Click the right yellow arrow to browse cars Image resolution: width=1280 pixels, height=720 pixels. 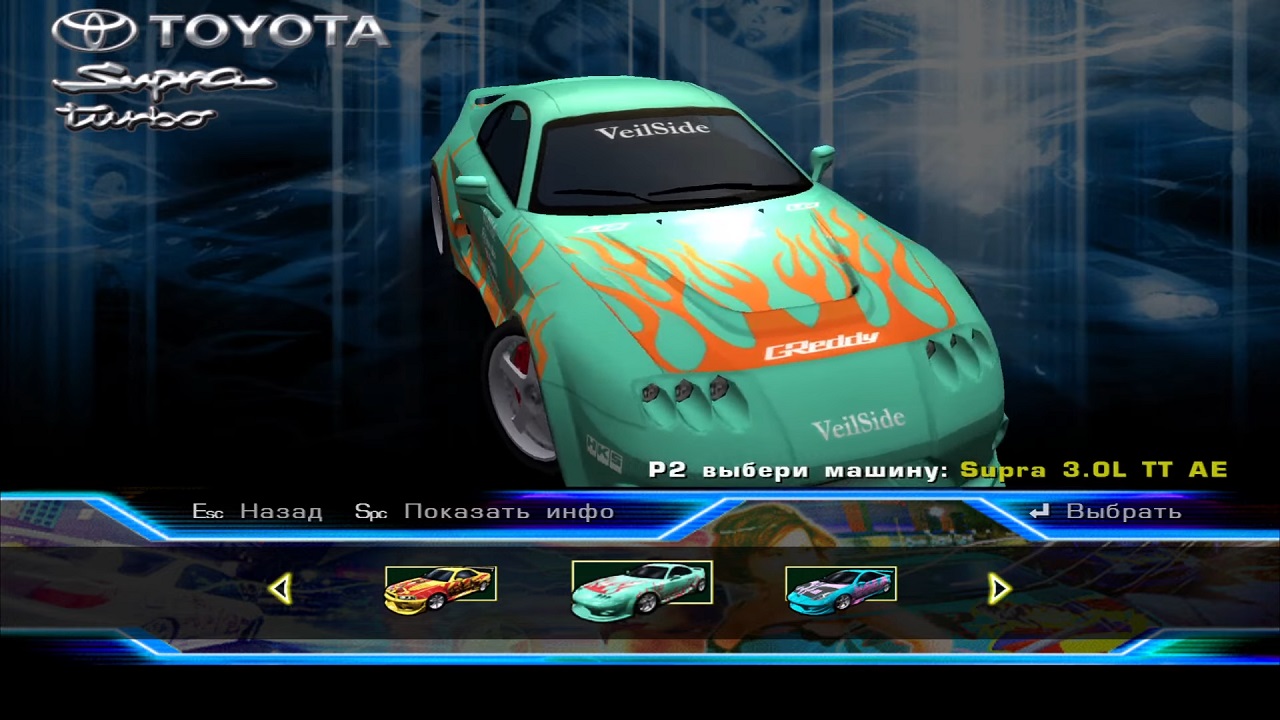click(998, 589)
